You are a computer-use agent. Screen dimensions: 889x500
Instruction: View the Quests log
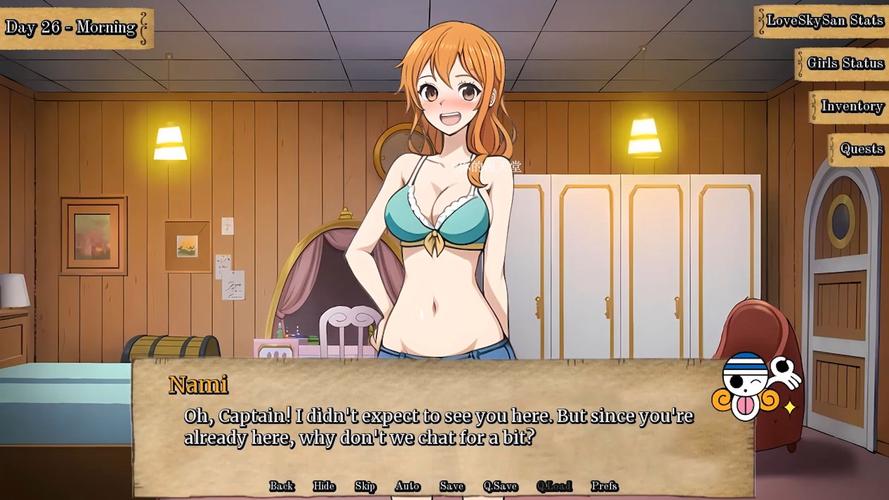pos(860,150)
